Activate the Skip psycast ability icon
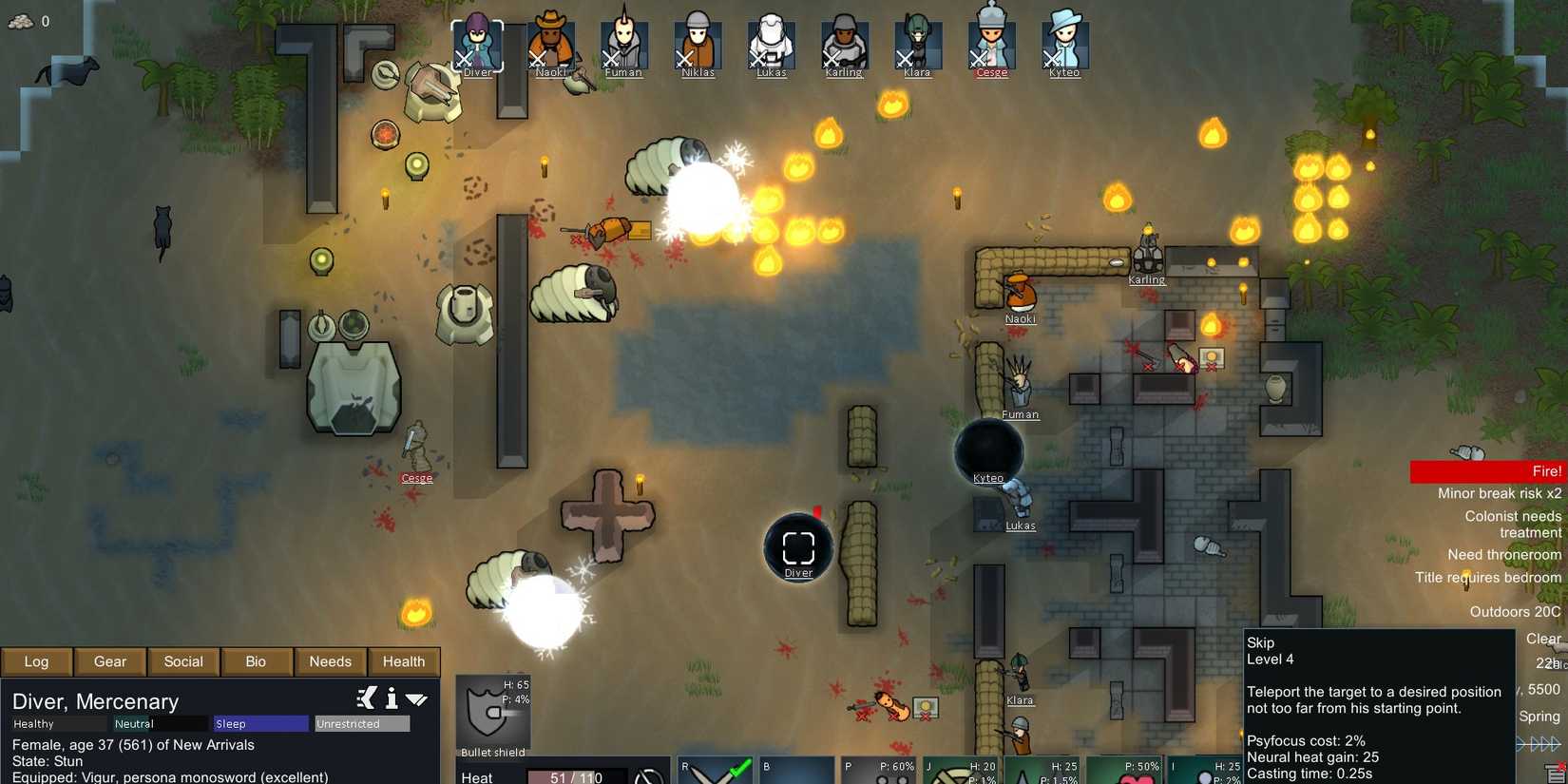1568x784 pixels. tap(1207, 772)
